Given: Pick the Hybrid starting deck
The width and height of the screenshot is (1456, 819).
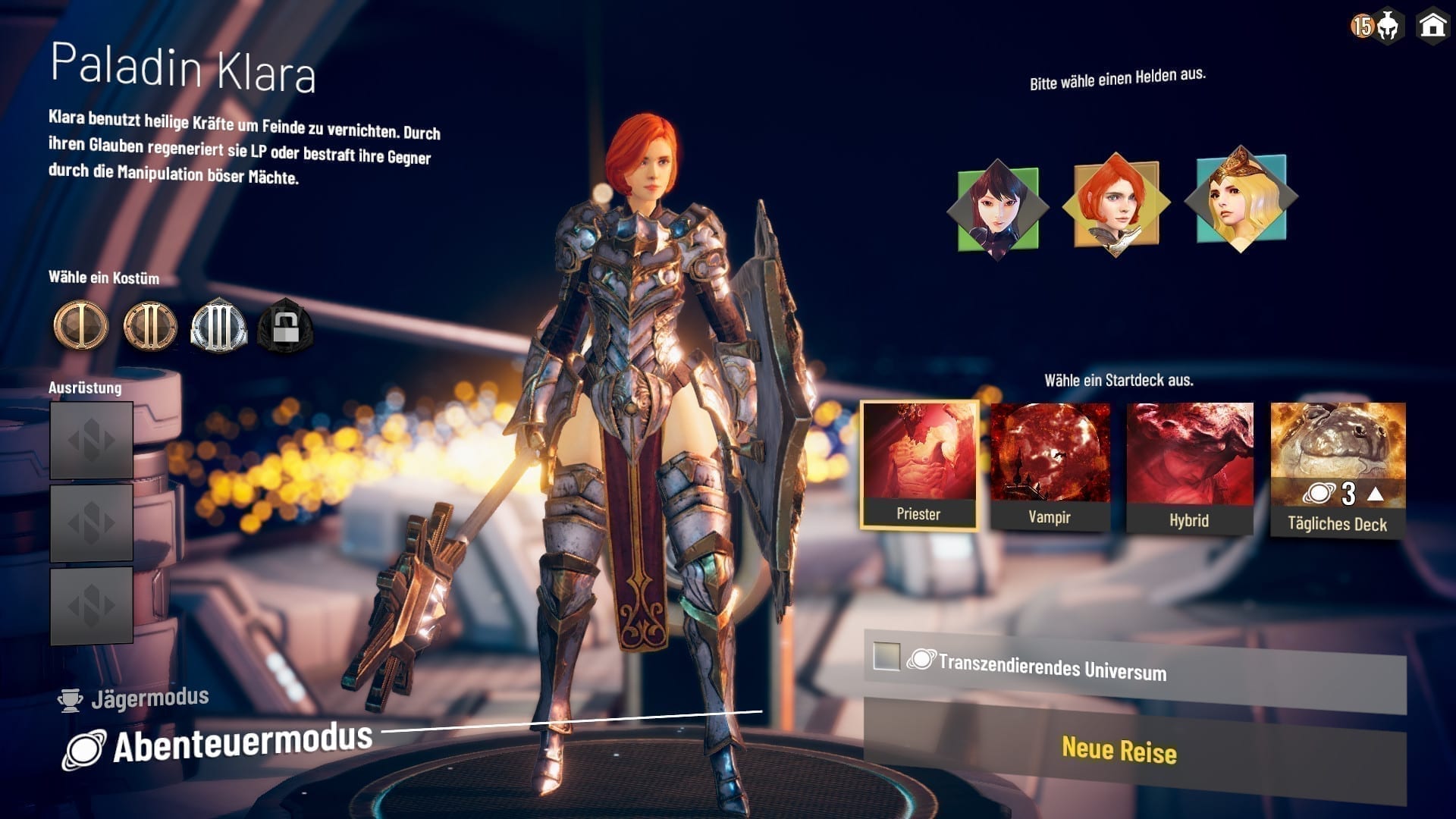Looking at the screenshot, I should click(1189, 467).
